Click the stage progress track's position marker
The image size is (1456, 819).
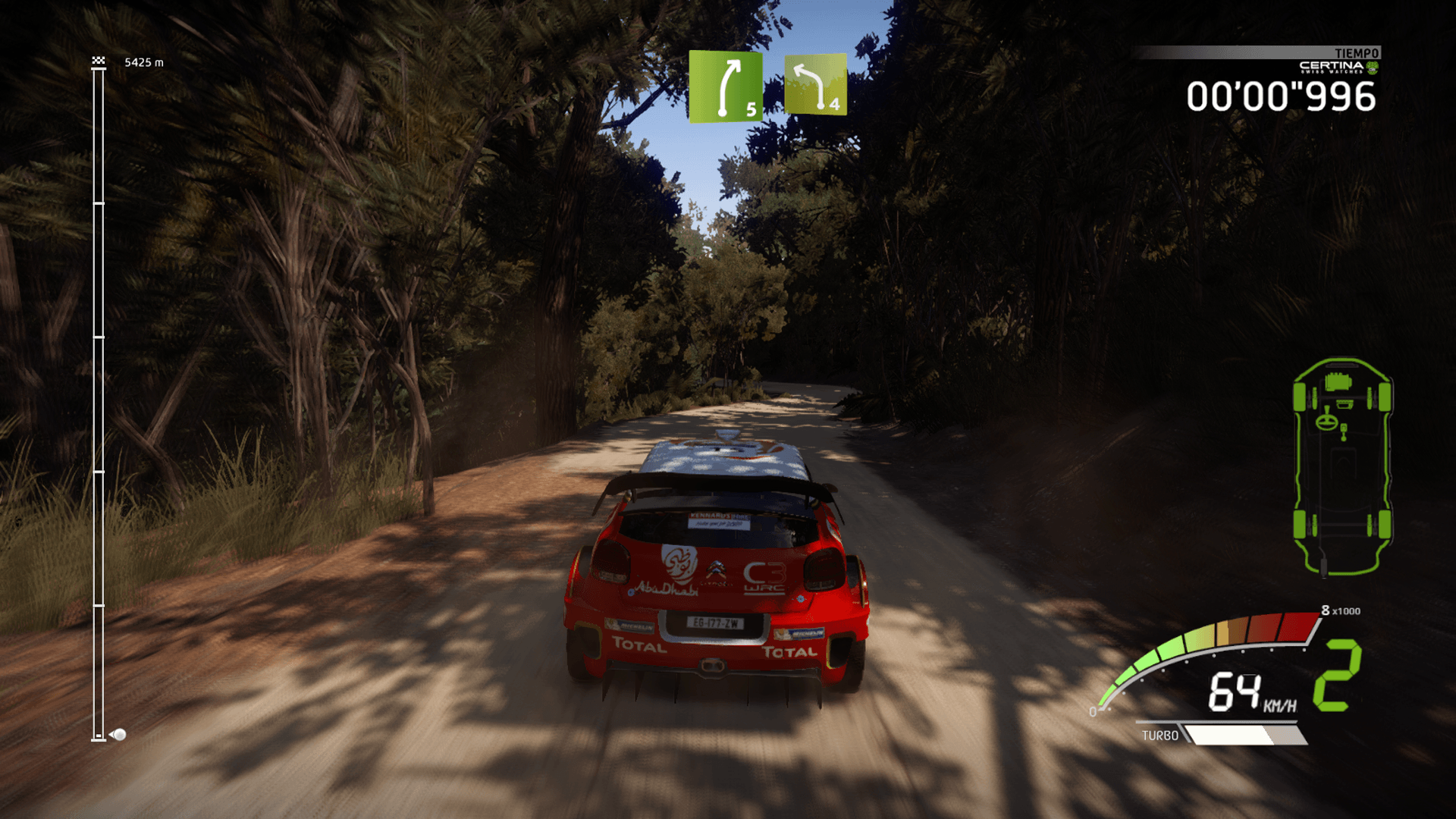[x=118, y=734]
